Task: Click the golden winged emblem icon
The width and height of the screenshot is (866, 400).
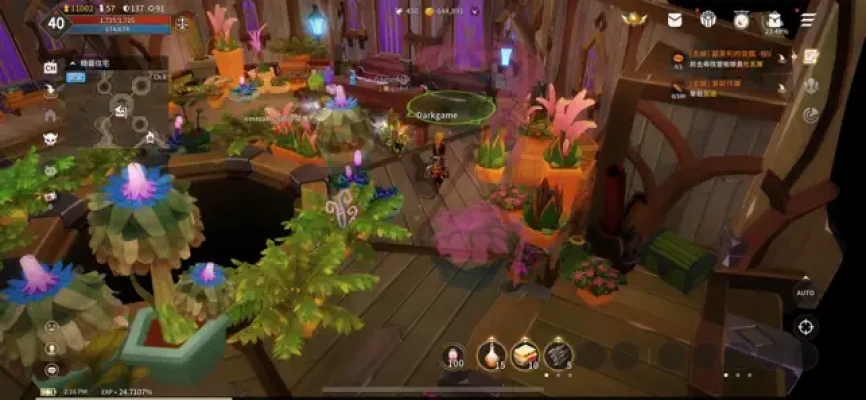Action: coord(633,19)
